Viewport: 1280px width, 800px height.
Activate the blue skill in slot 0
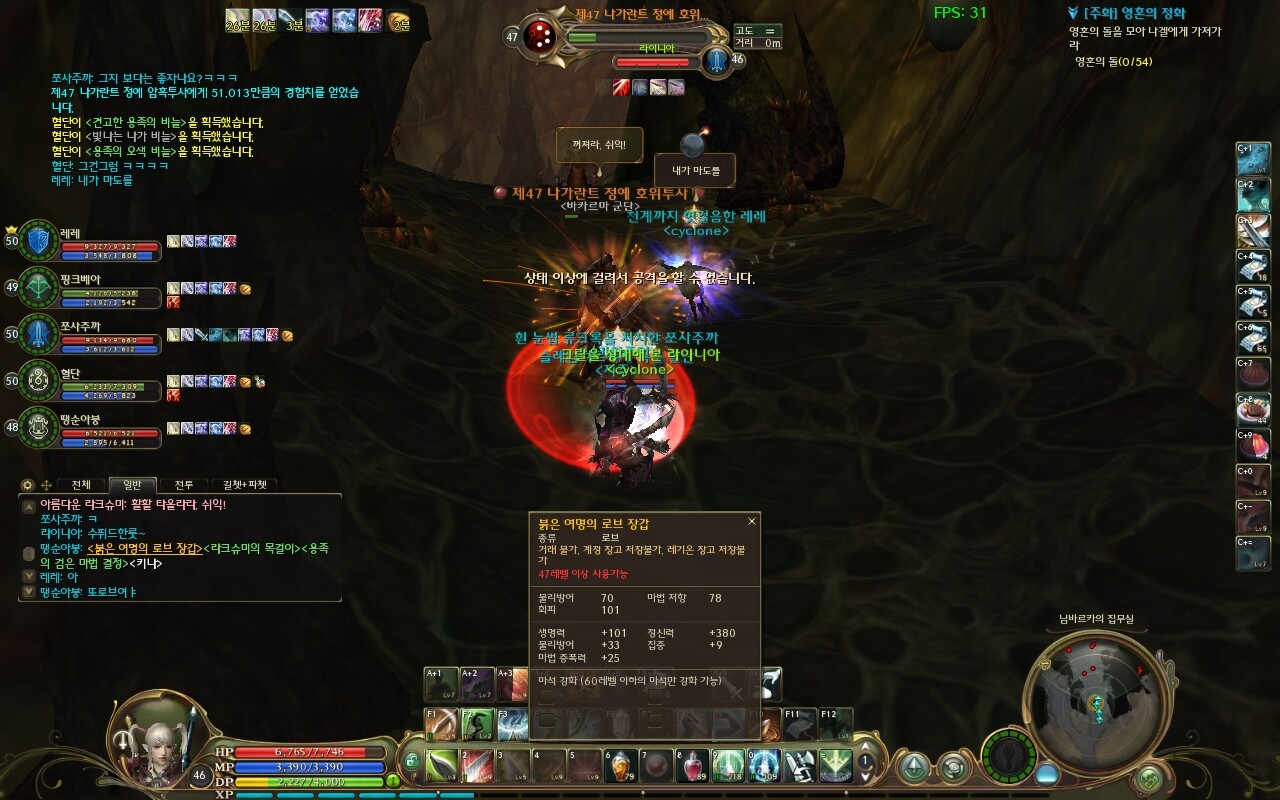tap(764, 766)
